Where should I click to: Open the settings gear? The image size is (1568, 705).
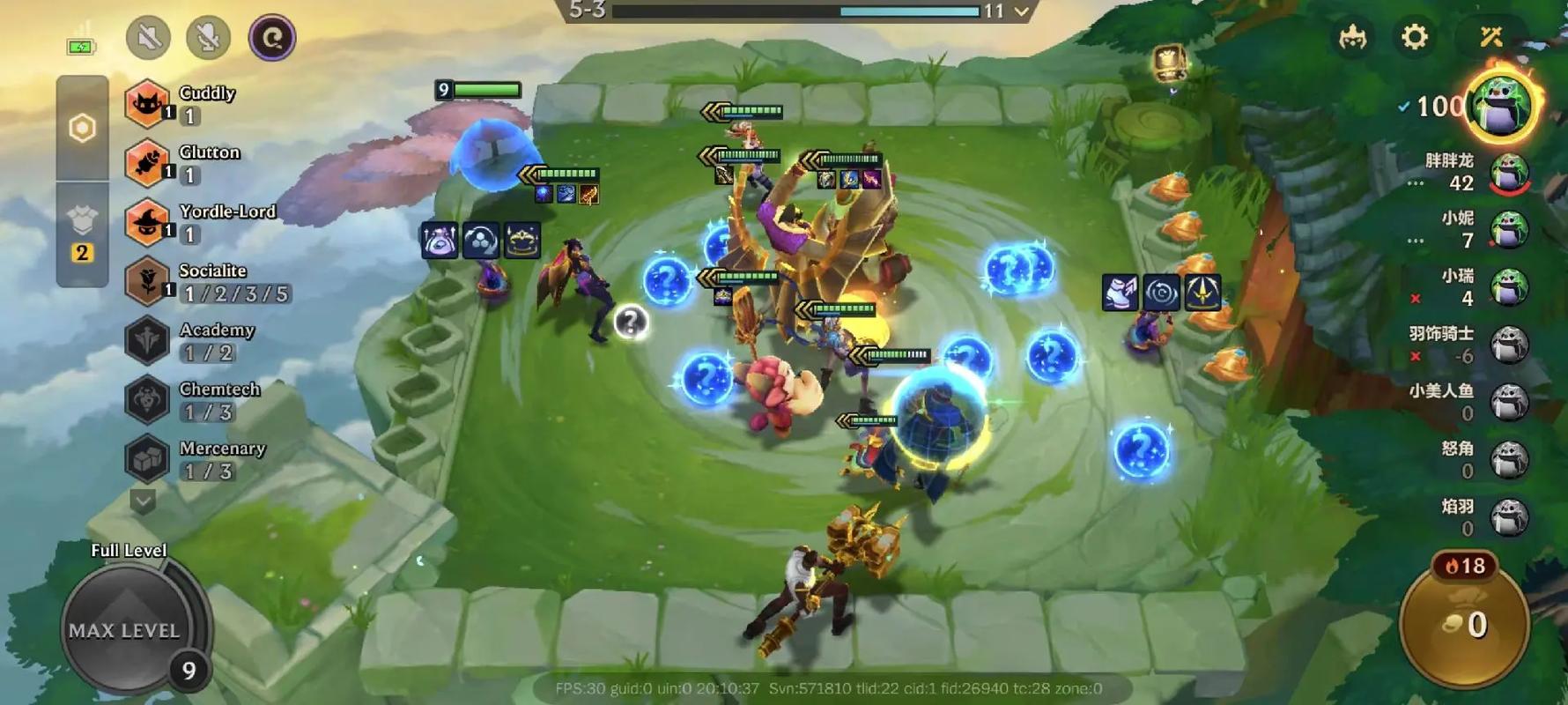coord(1414,37)
